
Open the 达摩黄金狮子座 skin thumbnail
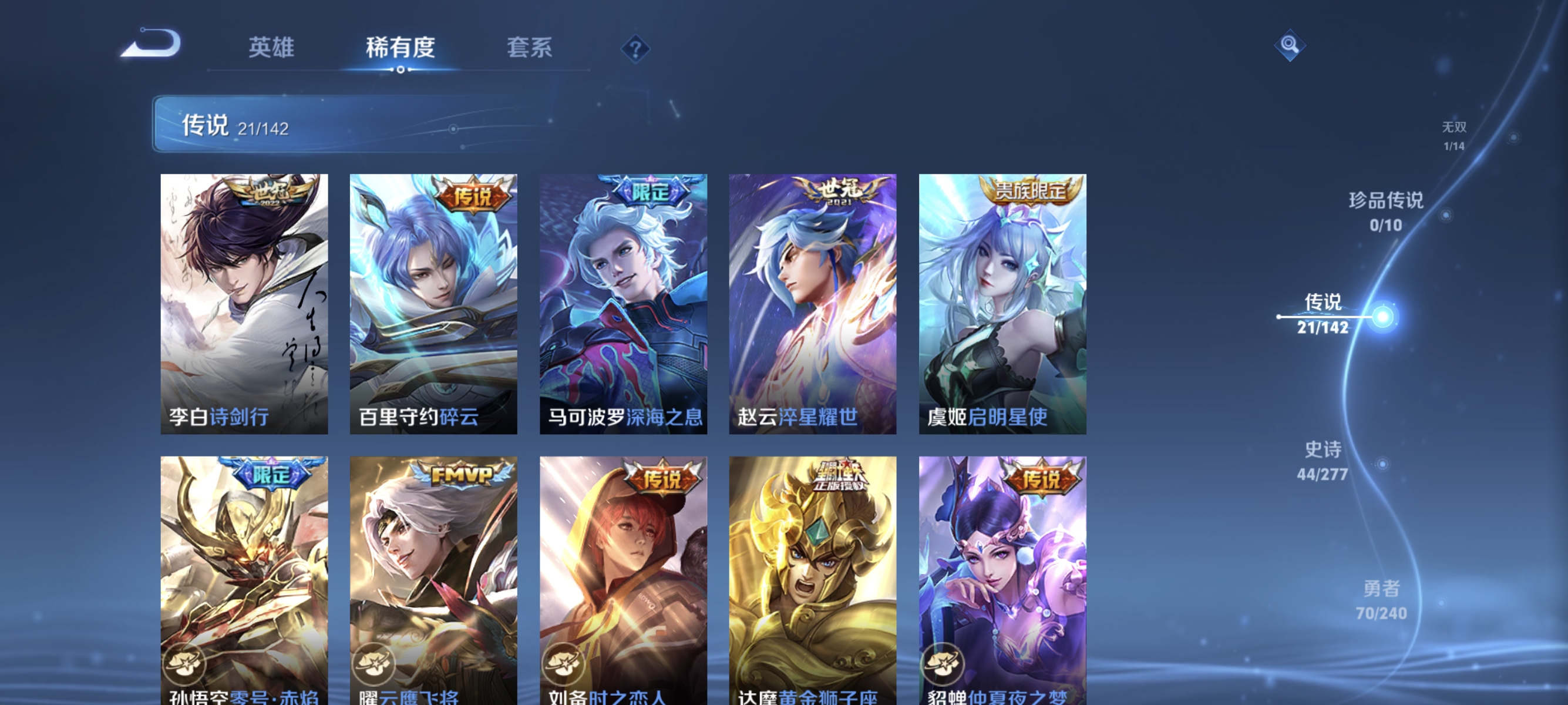tap(813, 578)
